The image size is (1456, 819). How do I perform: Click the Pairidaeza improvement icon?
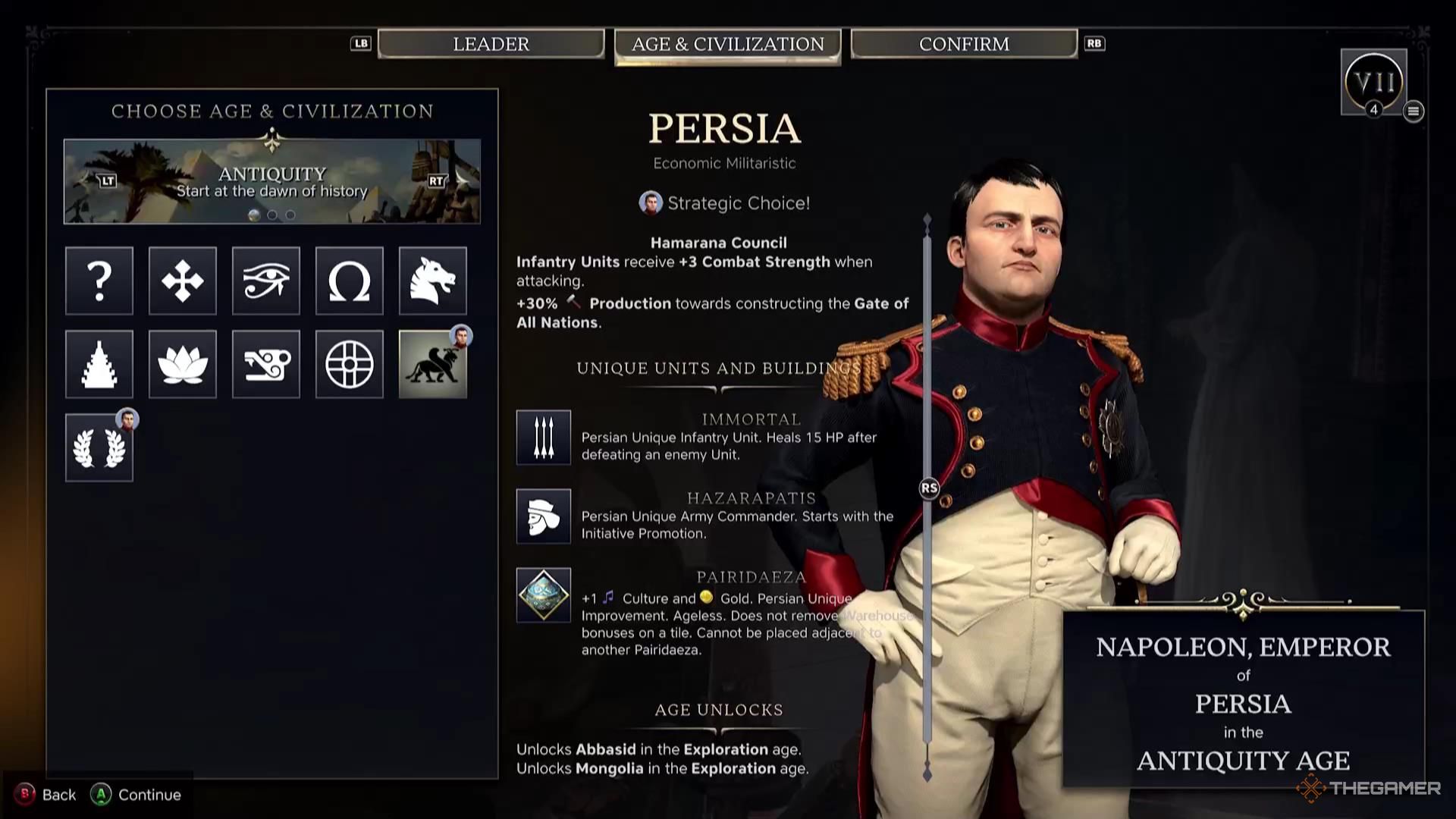[x=544, y=595]
